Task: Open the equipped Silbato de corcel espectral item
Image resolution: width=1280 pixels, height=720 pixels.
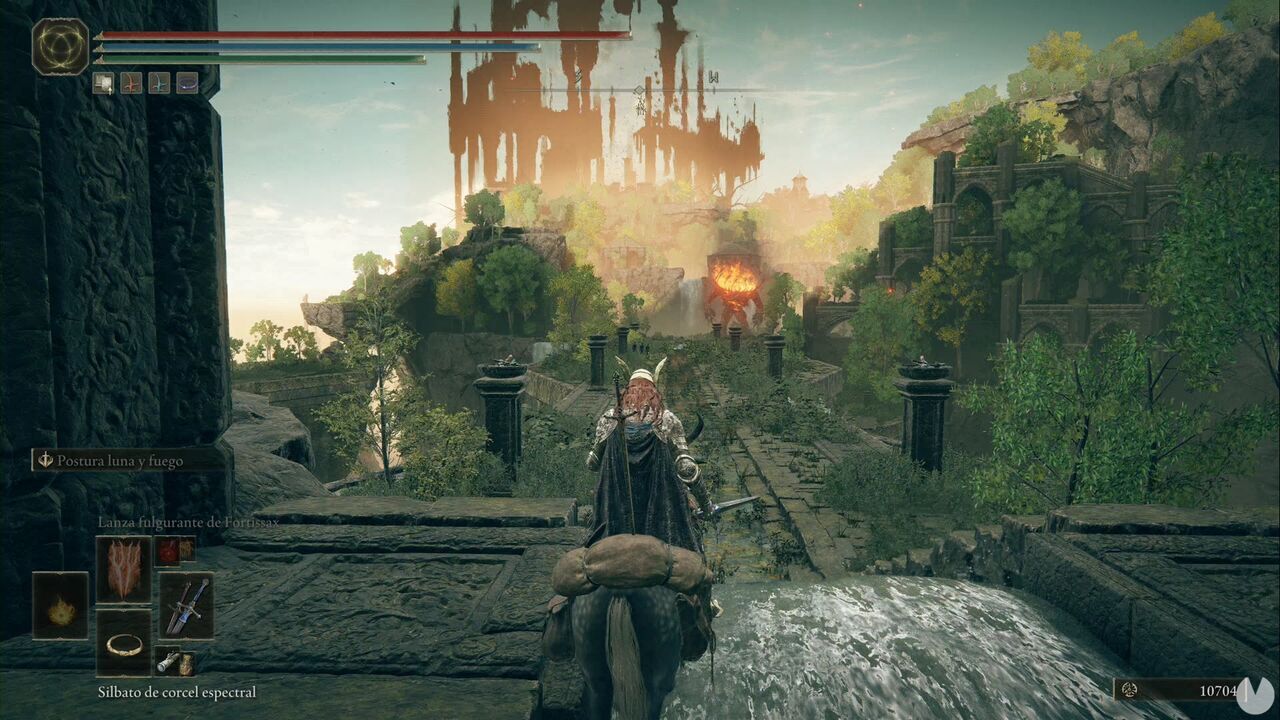Action: [165, 664]
